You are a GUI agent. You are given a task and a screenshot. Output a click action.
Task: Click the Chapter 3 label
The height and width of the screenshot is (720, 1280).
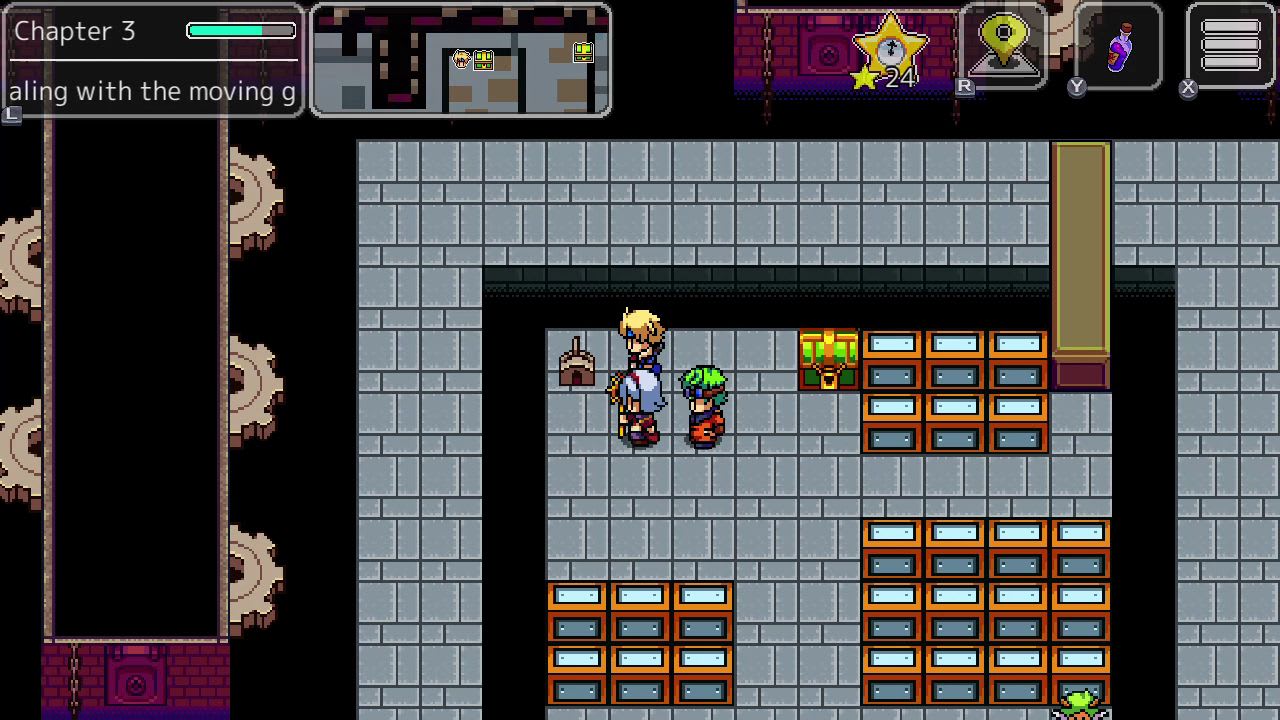[x=75, y=31]
